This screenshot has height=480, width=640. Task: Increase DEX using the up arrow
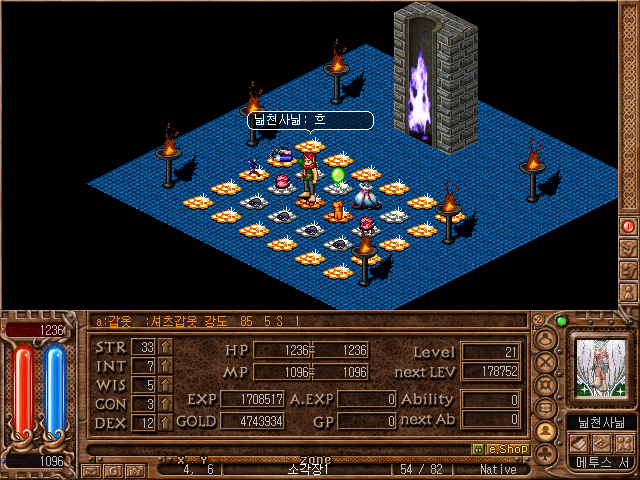click(x=165, y=422)
